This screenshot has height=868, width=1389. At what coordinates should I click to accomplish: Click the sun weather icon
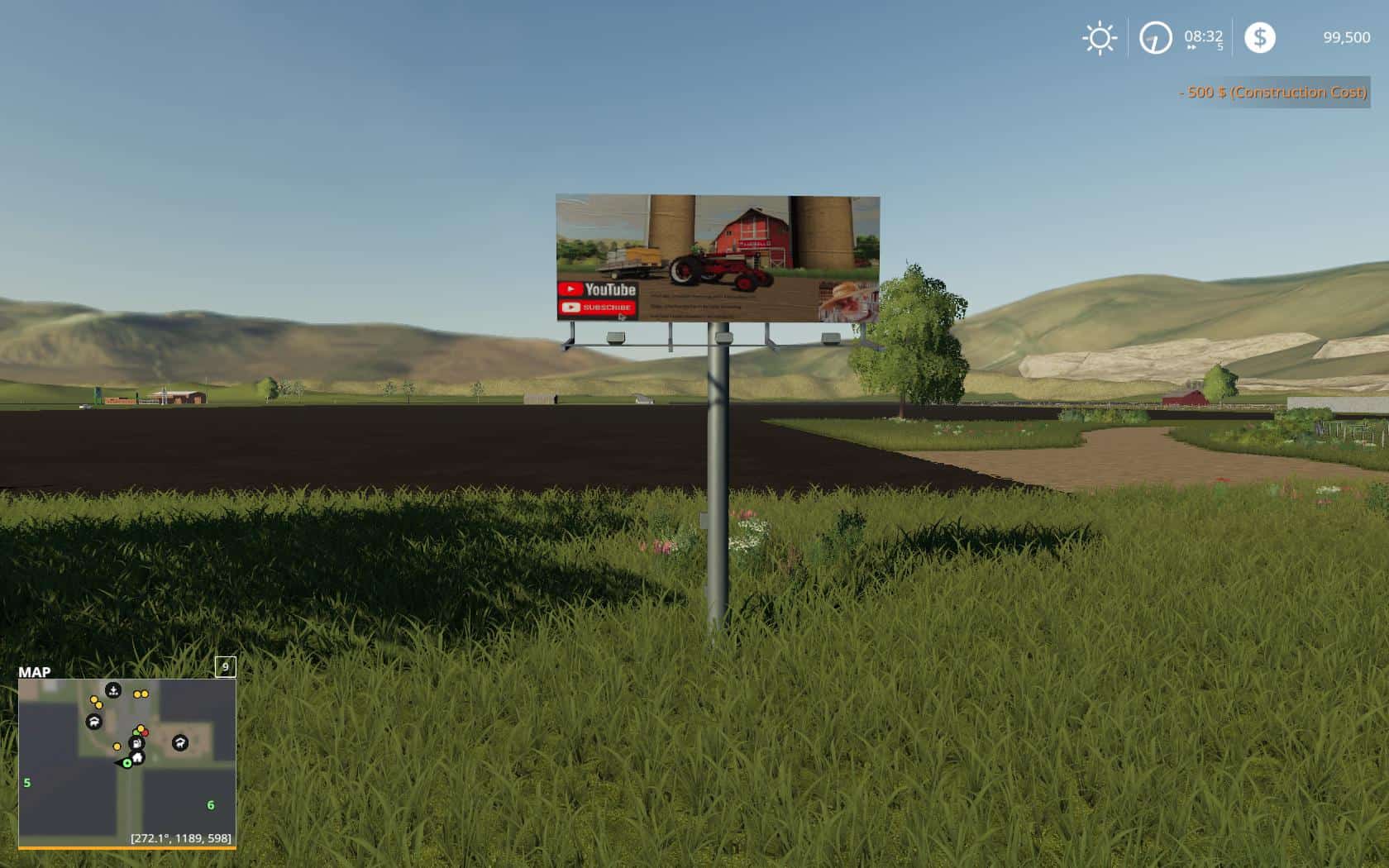(1100, 37)
